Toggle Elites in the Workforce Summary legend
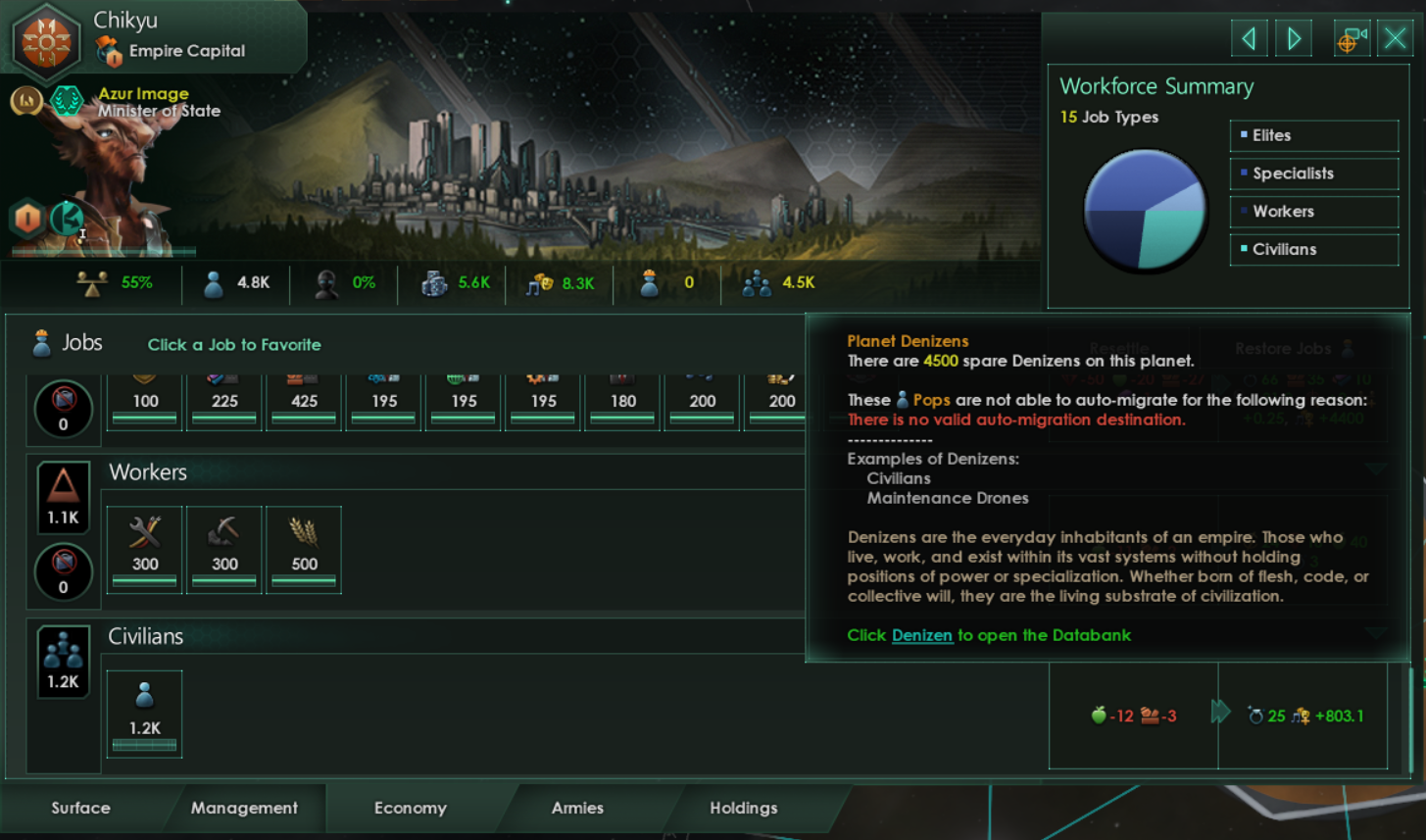This screenshot has height=840, width=1426. [x=1313, y=135]
